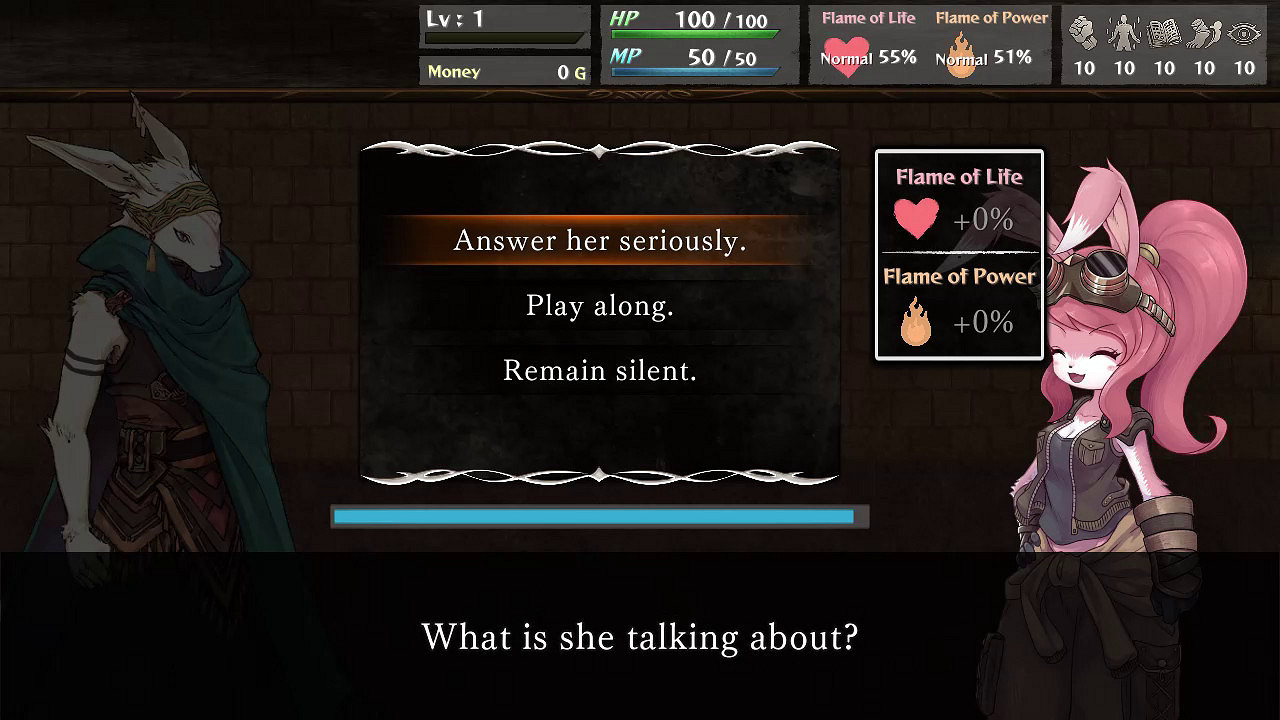Click the blue timer bar below choices
1280x720 pixels.
coord(595,517)
